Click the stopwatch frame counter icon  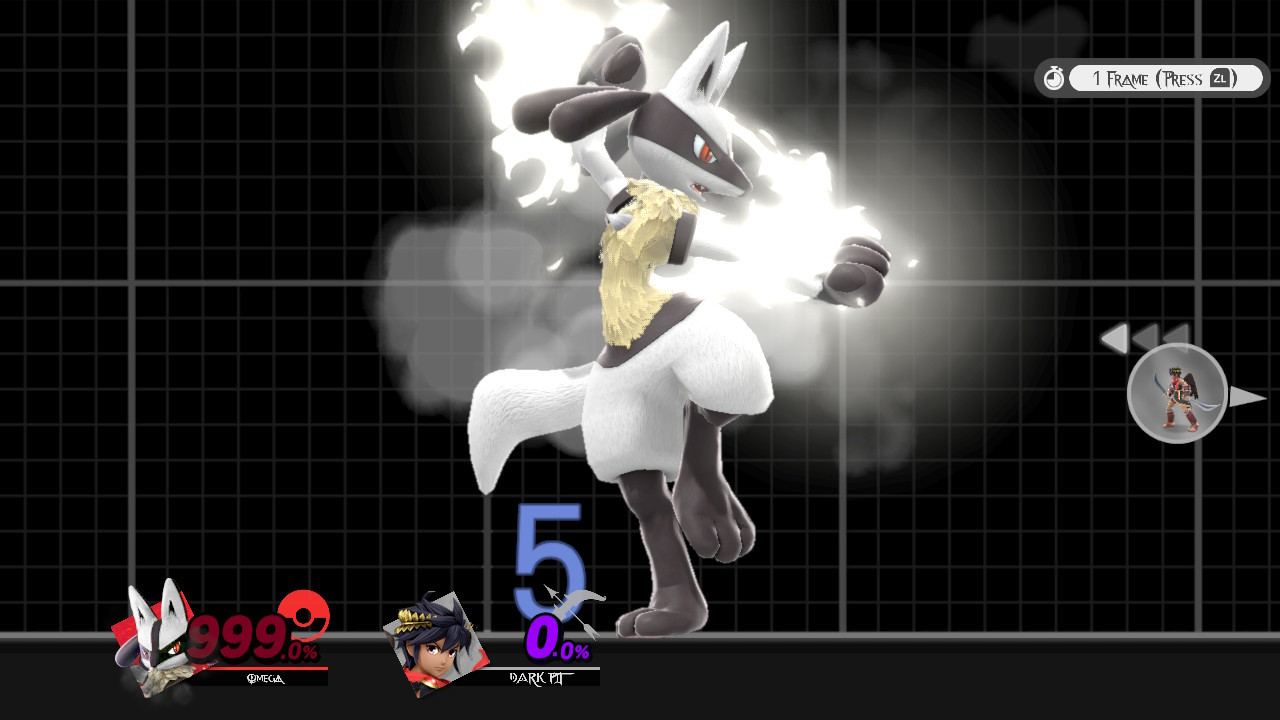coord(1054,77)
